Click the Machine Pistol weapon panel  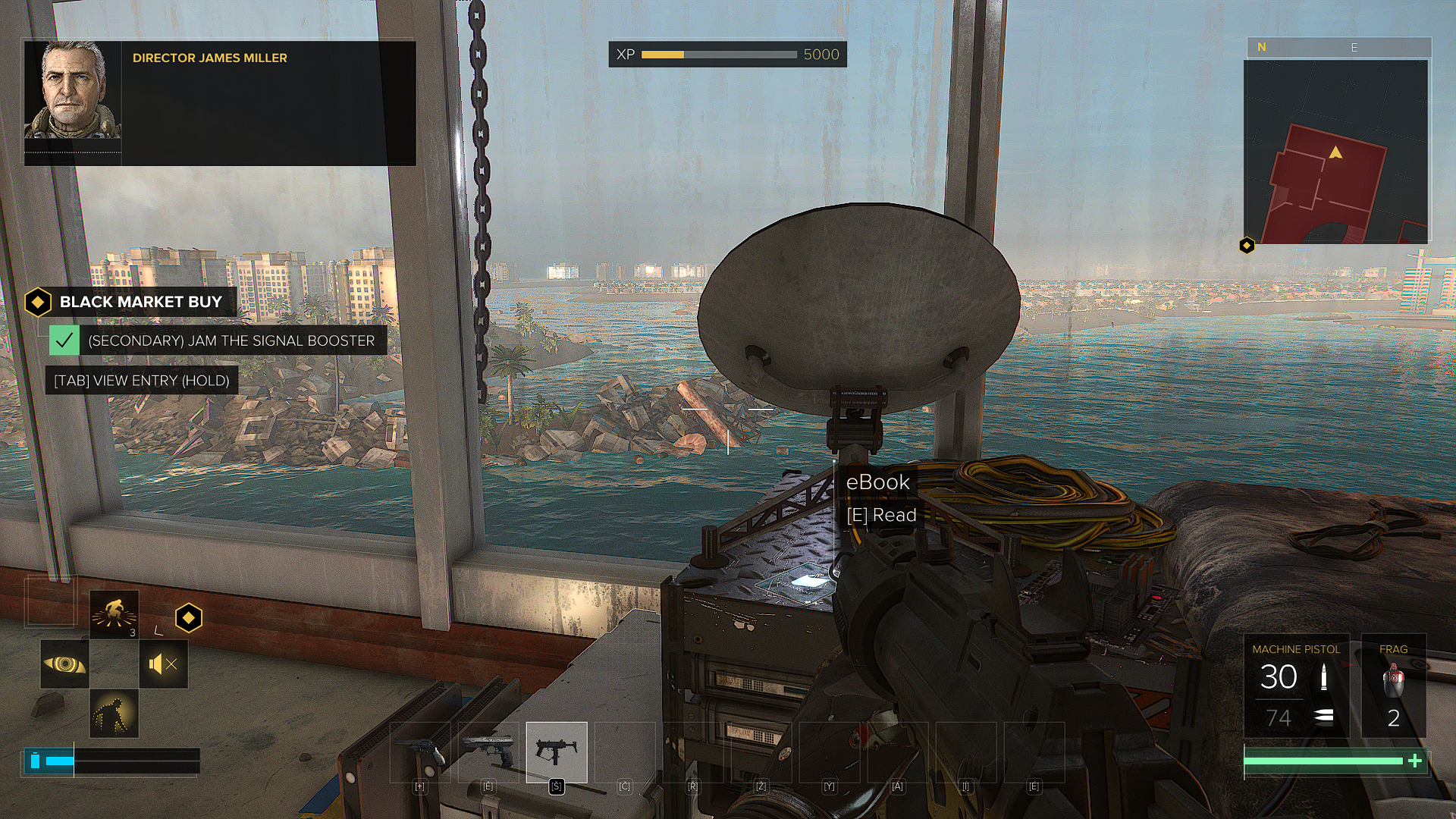1296,686
